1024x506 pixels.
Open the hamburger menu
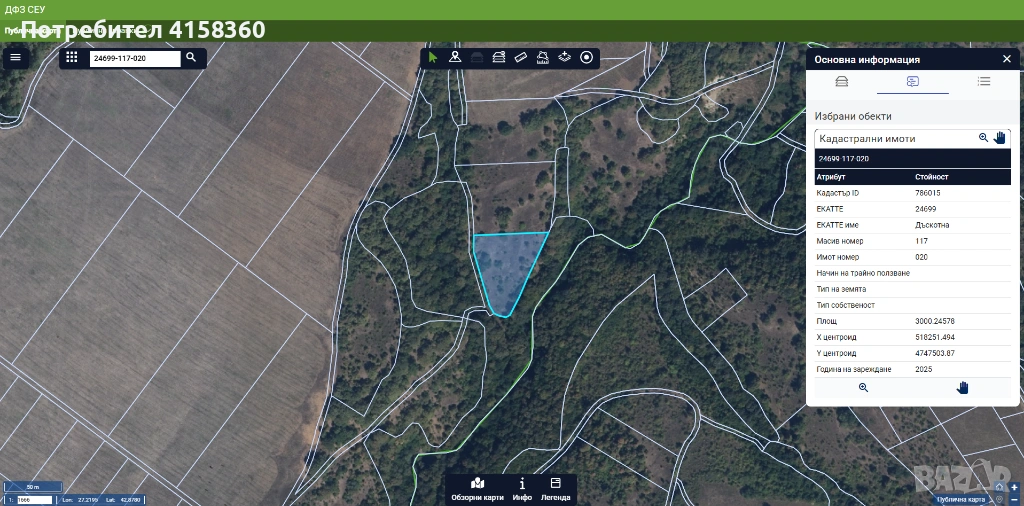click(x=15, y=57)
